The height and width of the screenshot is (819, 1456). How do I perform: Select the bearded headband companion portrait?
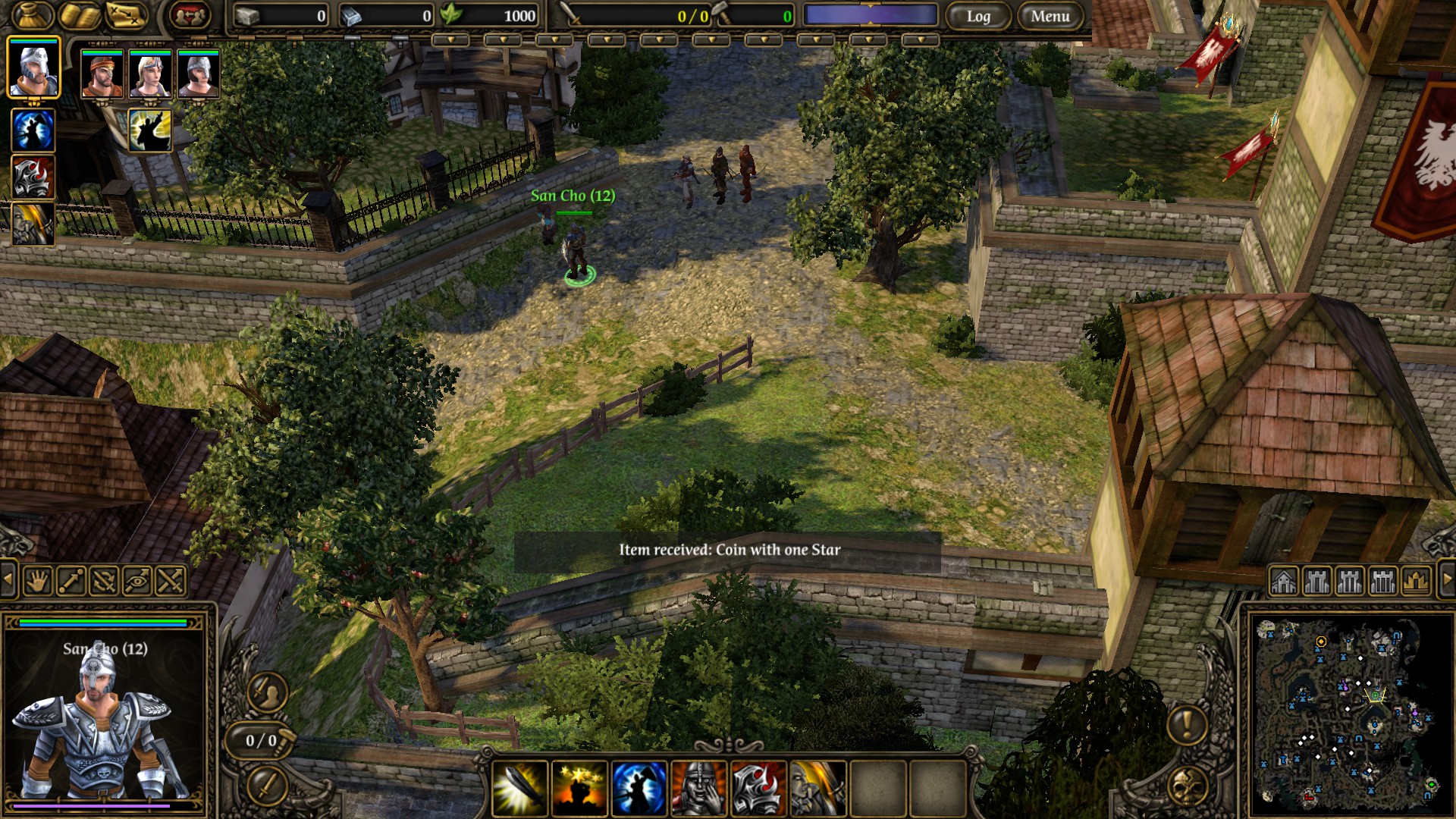102,74
